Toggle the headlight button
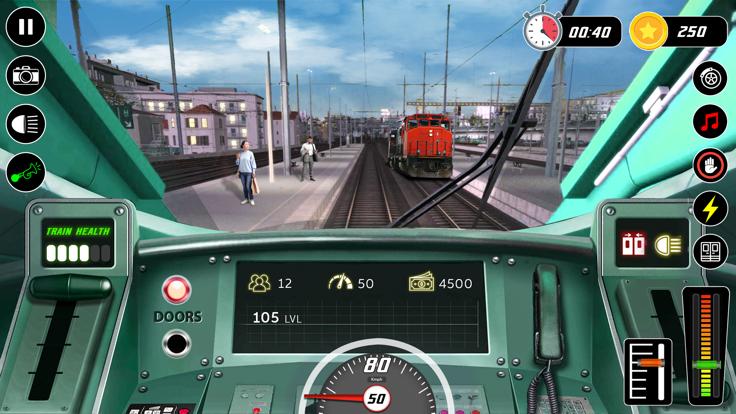 [x=26, y=124]
